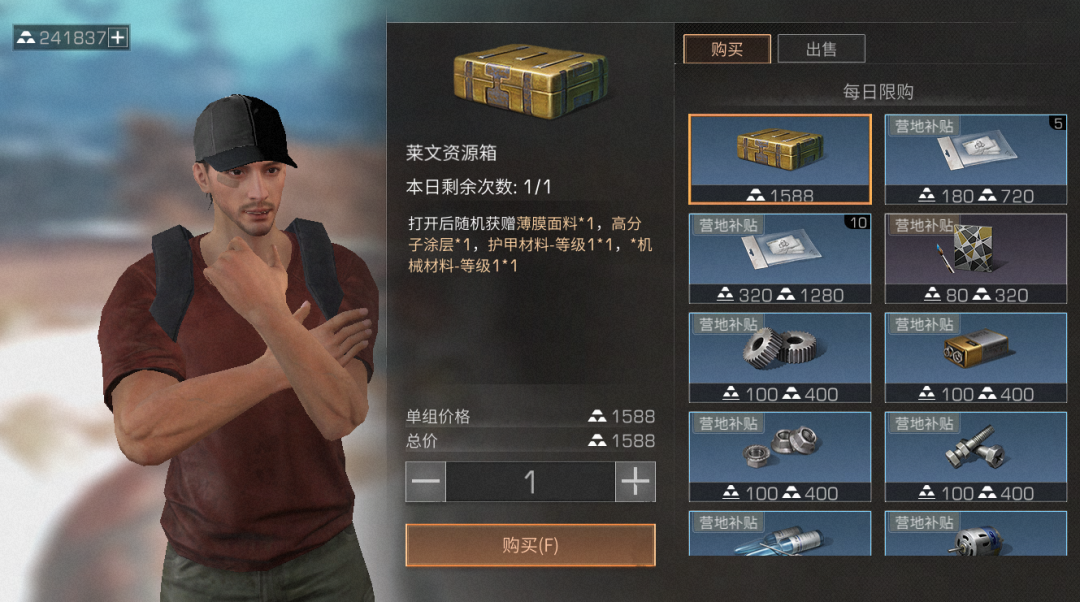Switch to the 出售 tab
Screen dimensions: 1080x602
point(821,49)
